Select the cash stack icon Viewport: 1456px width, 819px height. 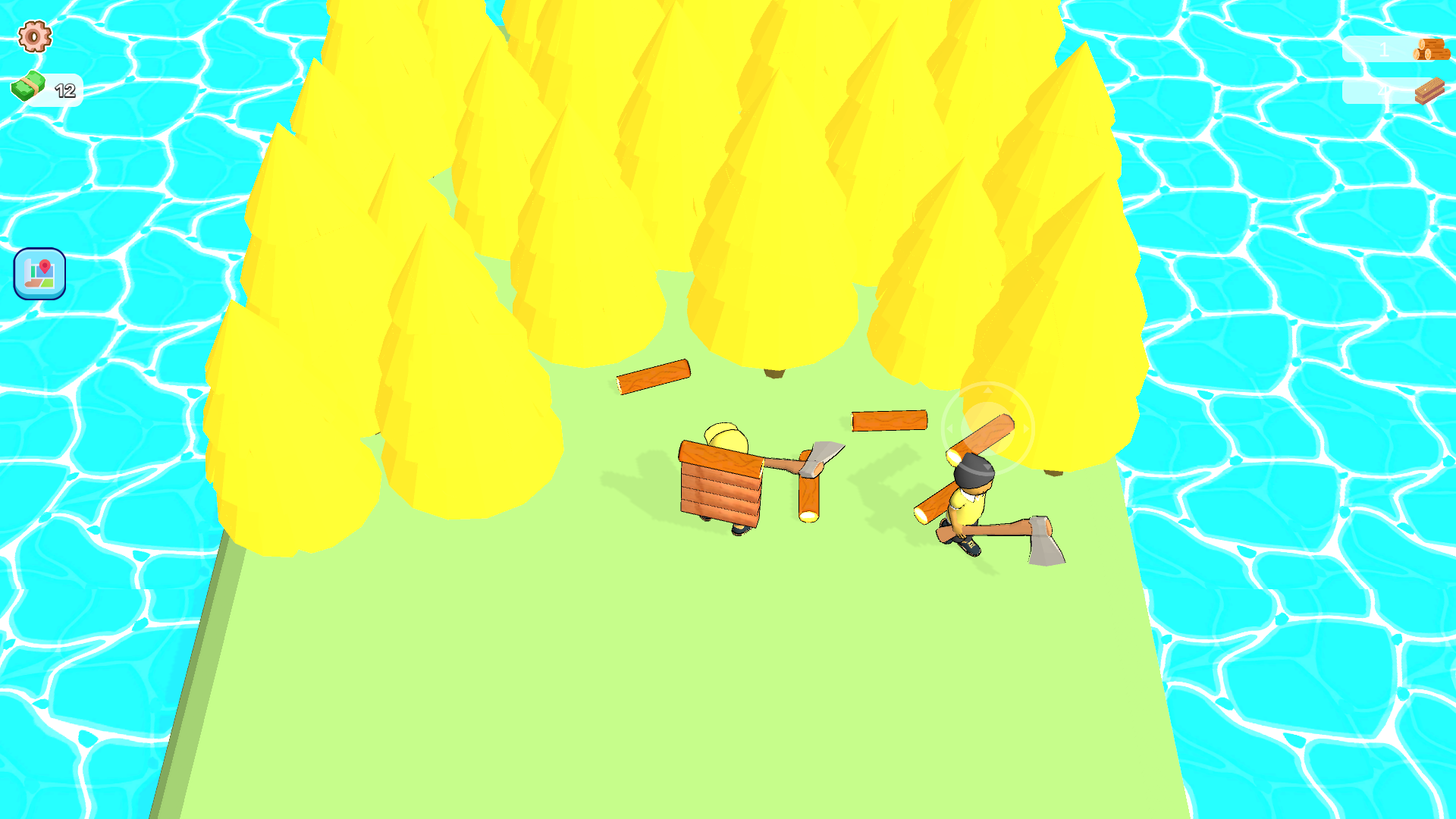29,86
